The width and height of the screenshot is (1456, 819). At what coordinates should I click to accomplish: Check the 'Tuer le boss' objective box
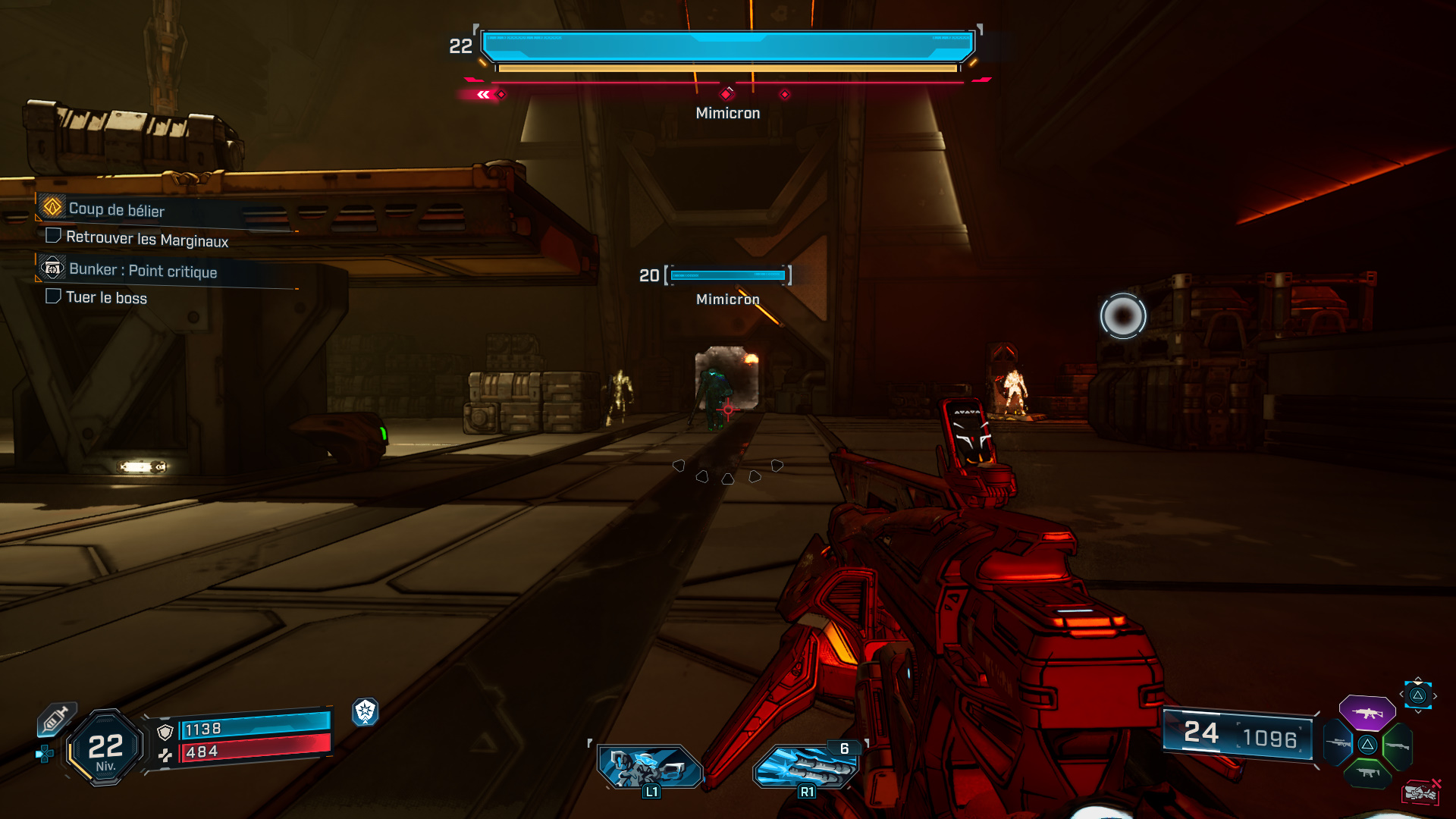(x=53, y=297)
